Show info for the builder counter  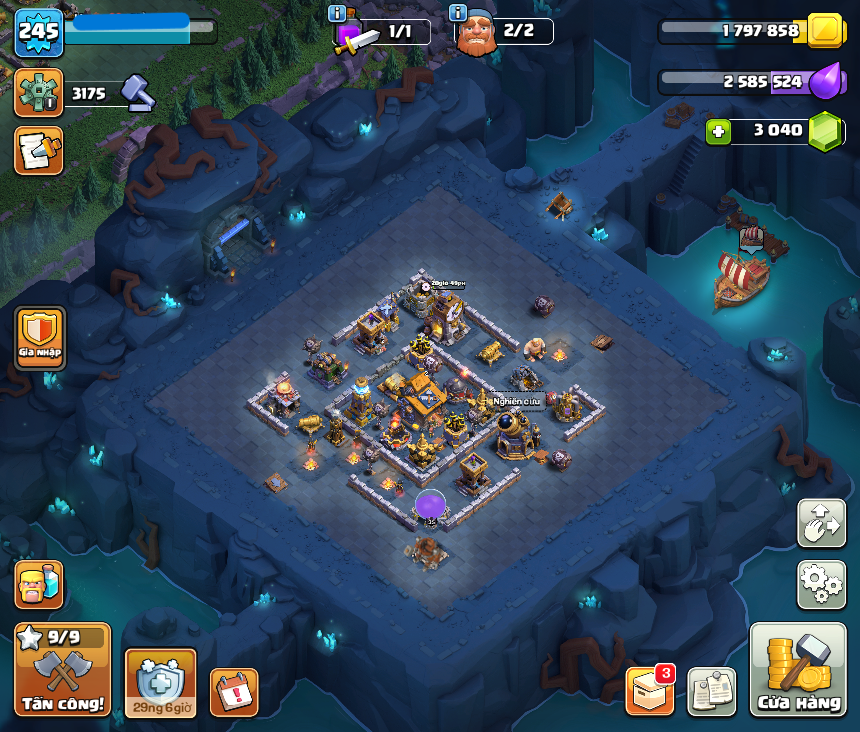(x=458, y=14)
